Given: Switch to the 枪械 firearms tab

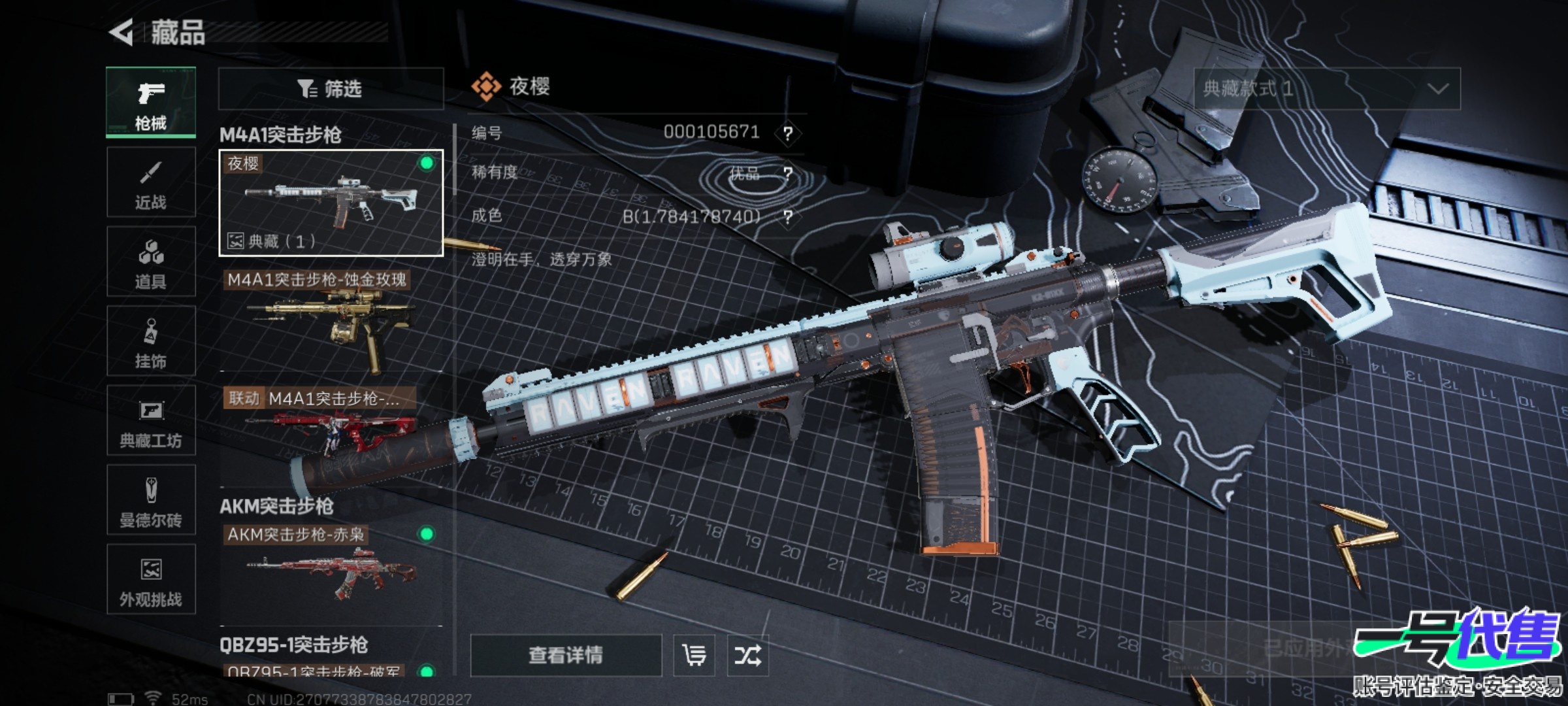Looking at the screenshot, I should point(151,102).
